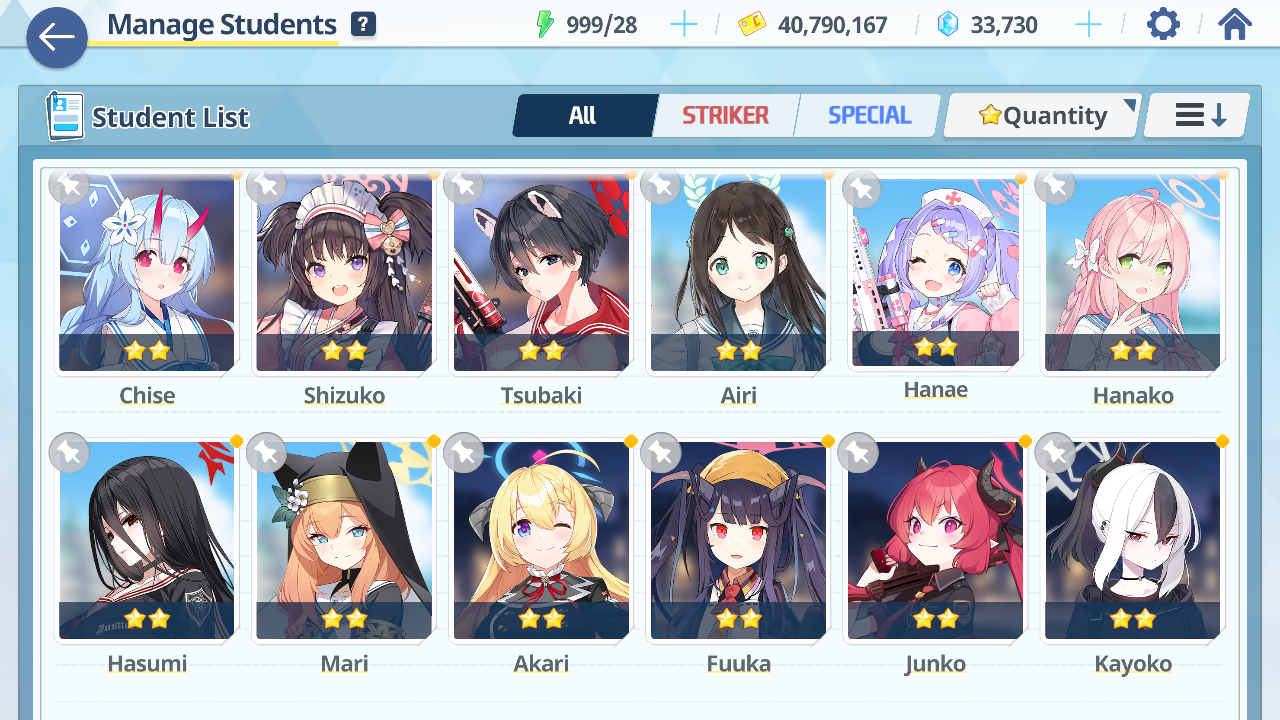Filter by the STRIKER tab
1280x720 pixels.
click(725, 116)
